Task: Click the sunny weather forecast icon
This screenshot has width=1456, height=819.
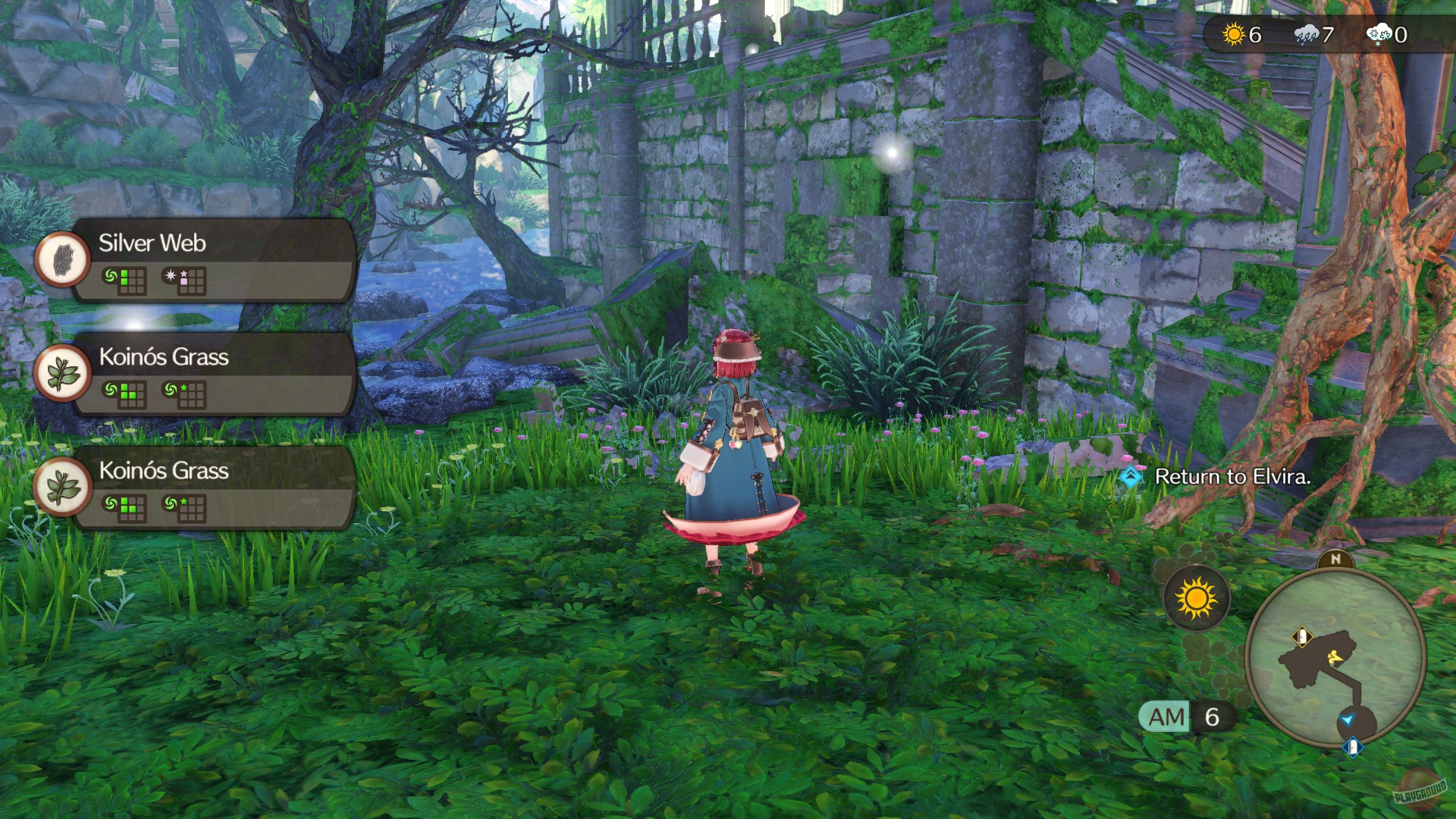Action: tap(1233, 34)
